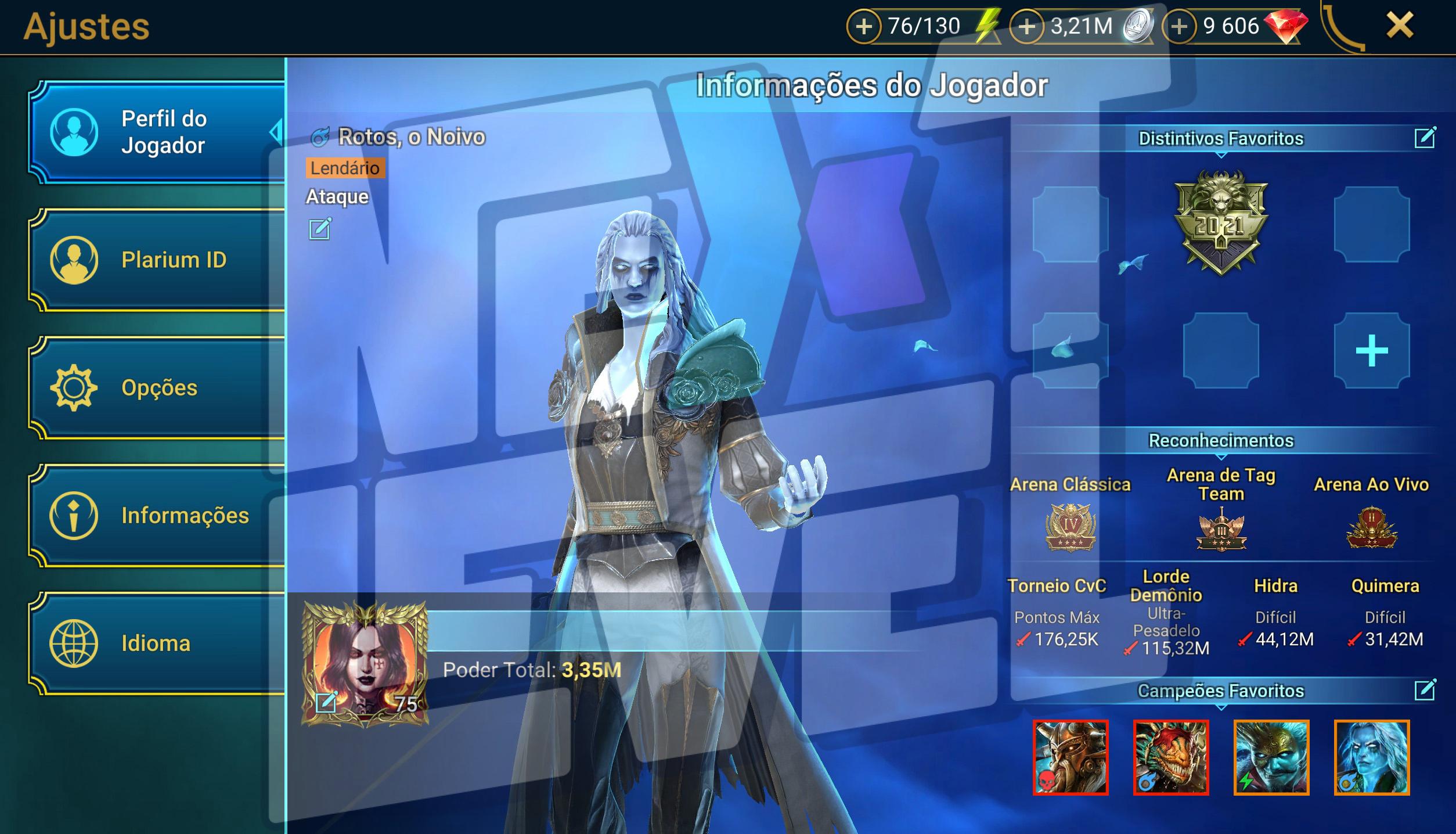Change the player avatar portrait

click(326, 702)
